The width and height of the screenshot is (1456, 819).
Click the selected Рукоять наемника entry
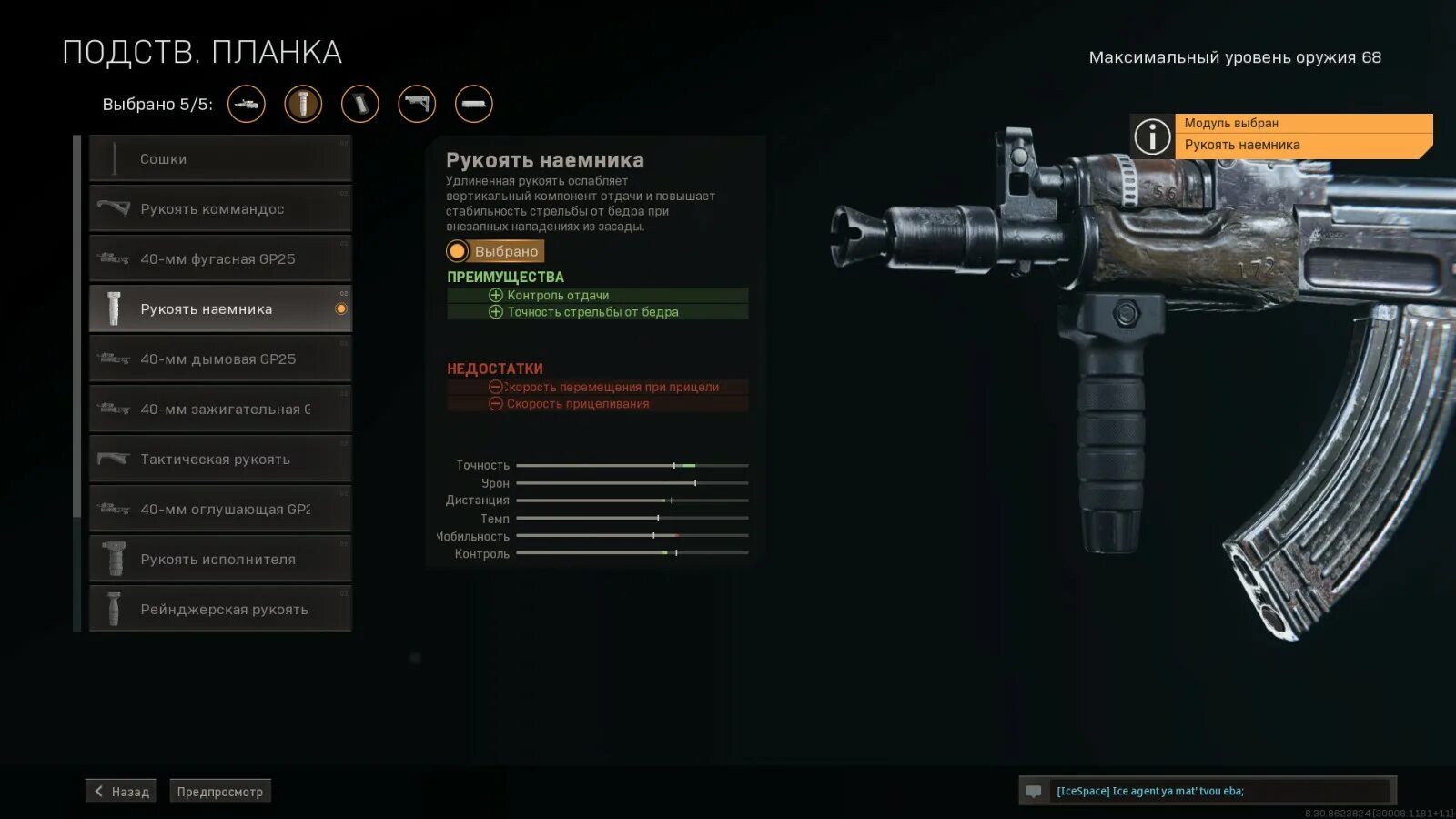tap(220, 309)
